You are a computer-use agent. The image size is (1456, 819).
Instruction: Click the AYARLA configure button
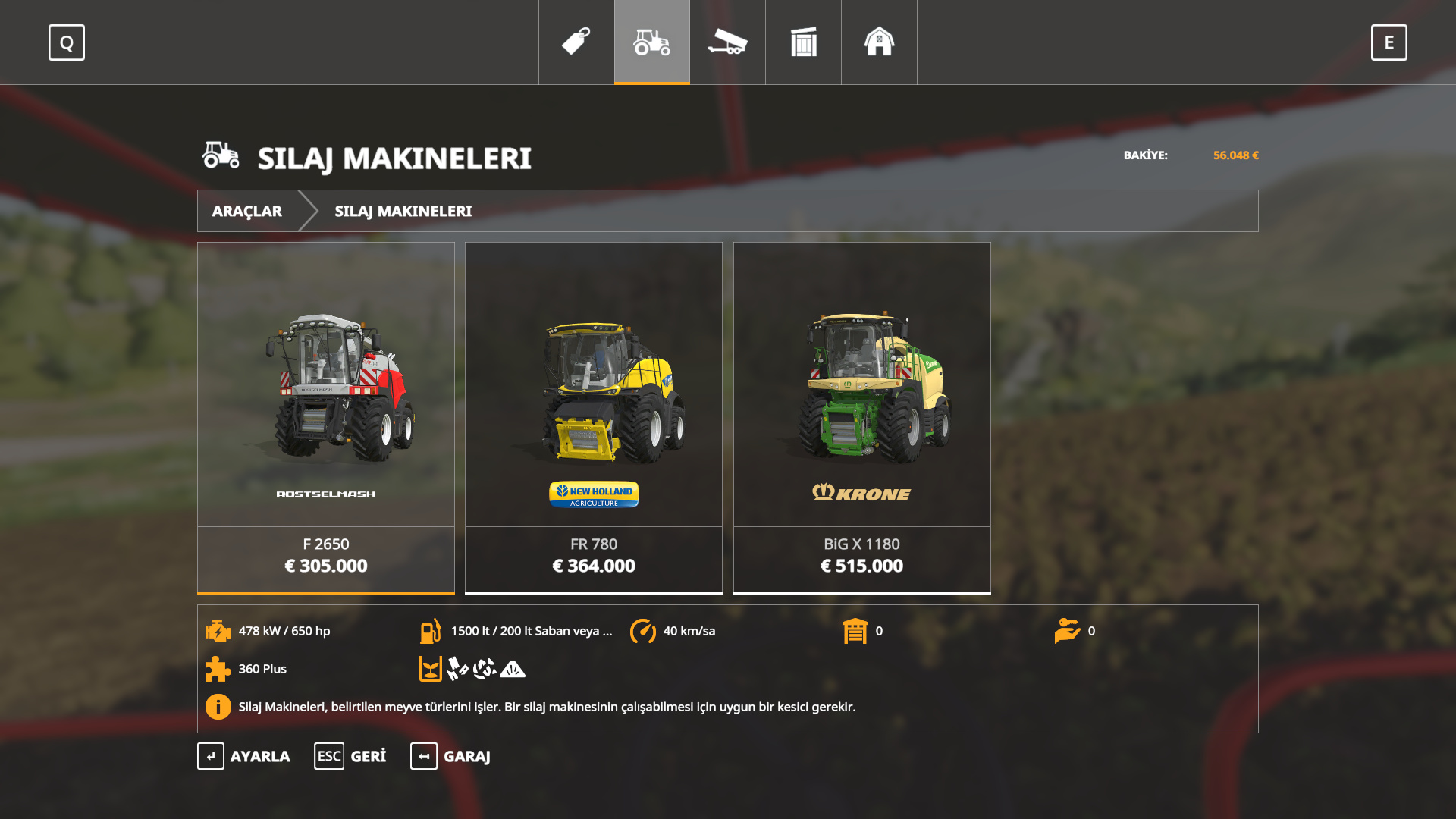(244, 756)
